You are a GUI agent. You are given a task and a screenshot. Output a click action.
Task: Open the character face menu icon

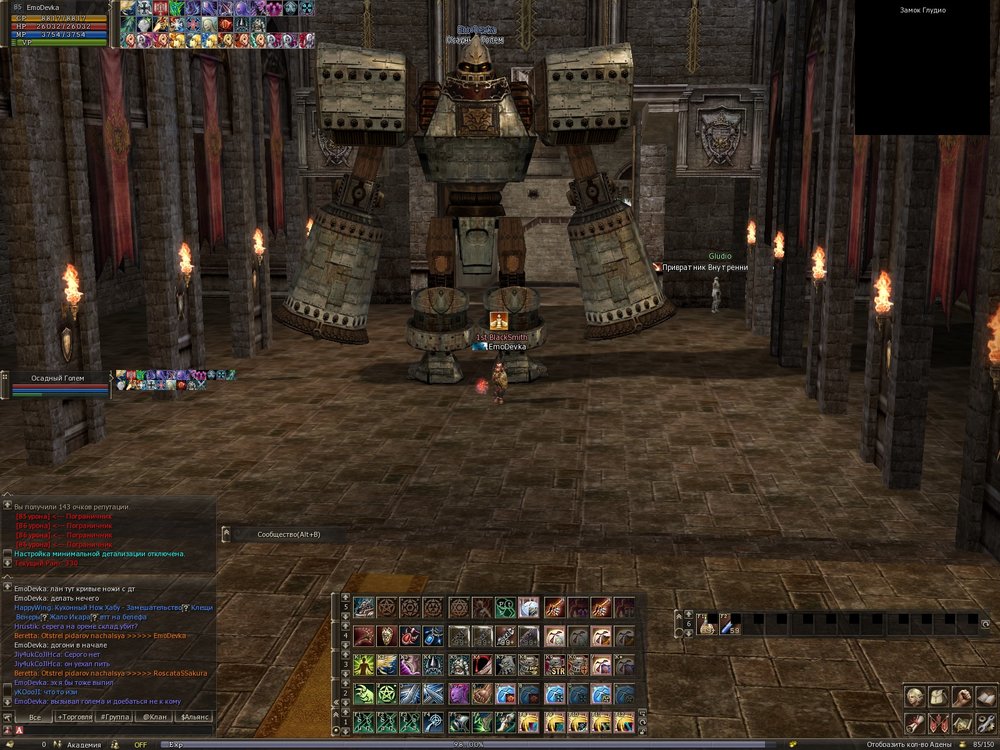[x=915, y=697]
